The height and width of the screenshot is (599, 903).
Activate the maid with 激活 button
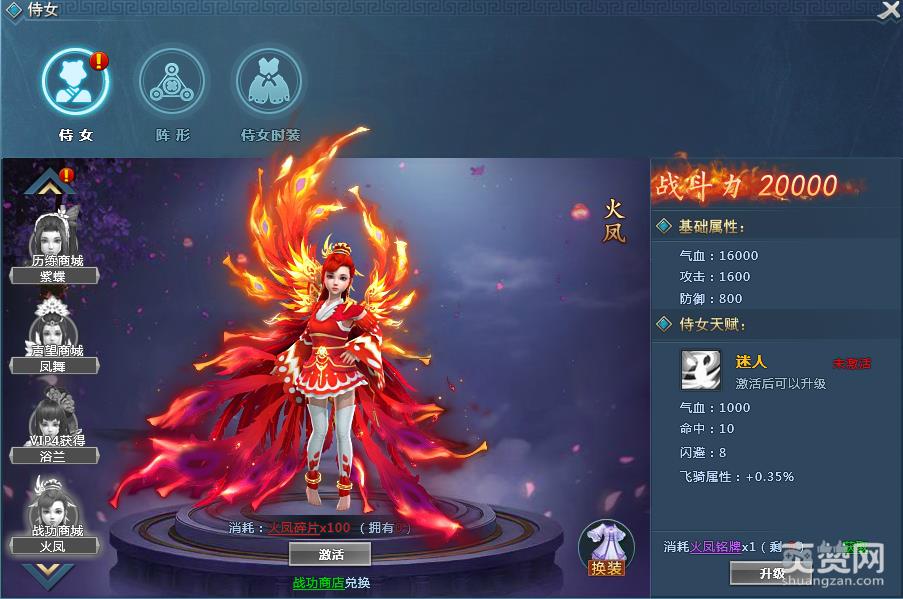point(329,554)
